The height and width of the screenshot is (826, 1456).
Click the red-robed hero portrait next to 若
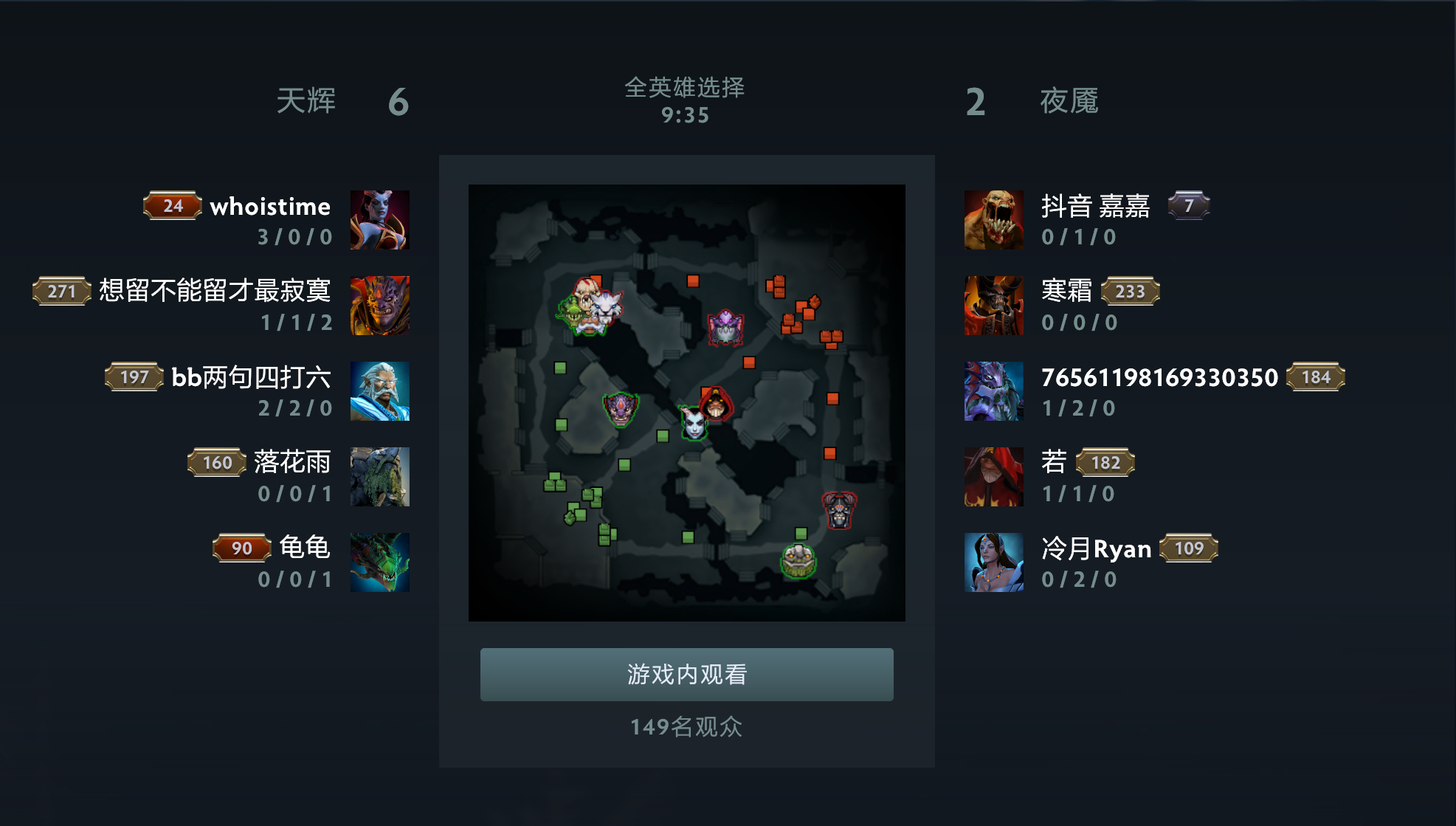point(993,476)
